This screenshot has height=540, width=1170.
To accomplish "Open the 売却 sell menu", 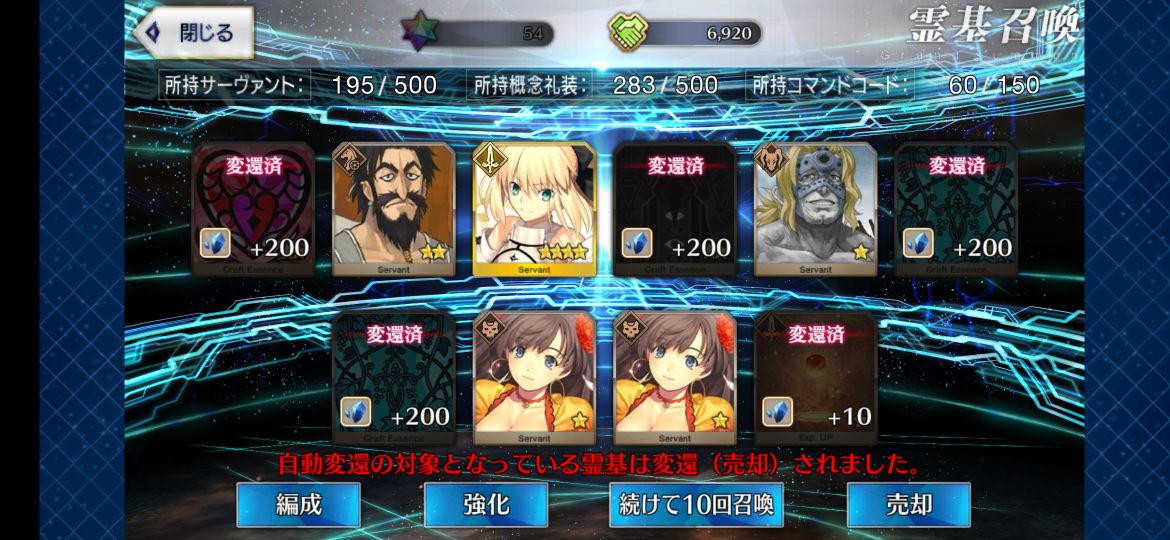I will 908,505.
